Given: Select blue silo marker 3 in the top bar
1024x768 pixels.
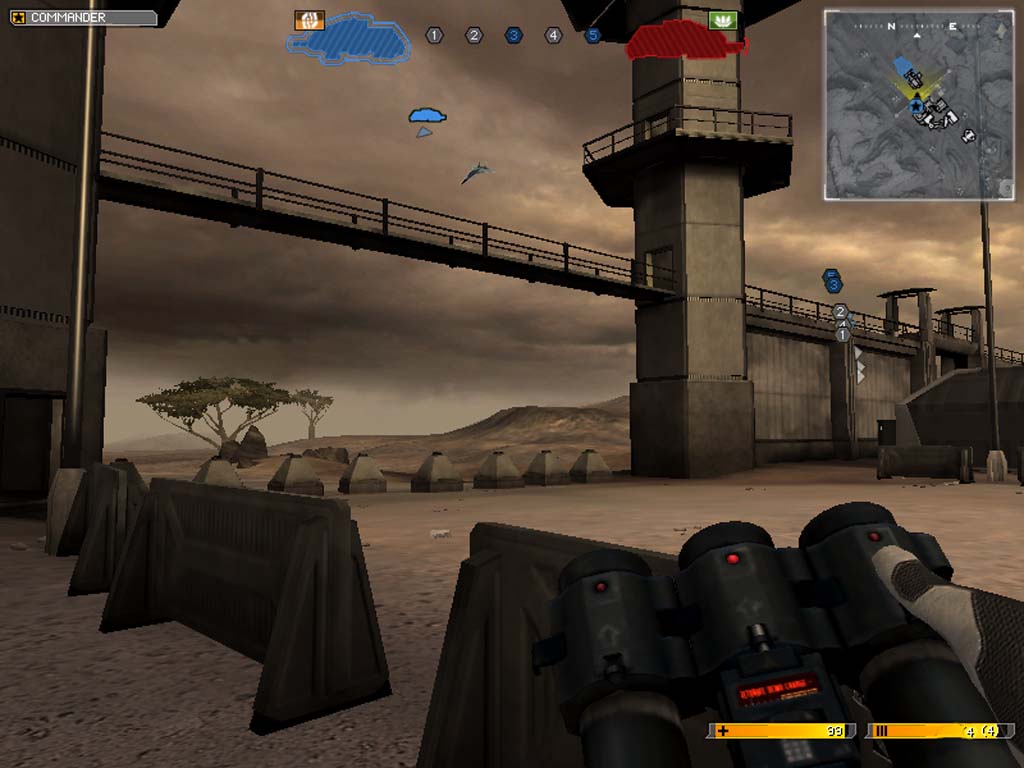Looking at the screenshot, I should point(514,36).
